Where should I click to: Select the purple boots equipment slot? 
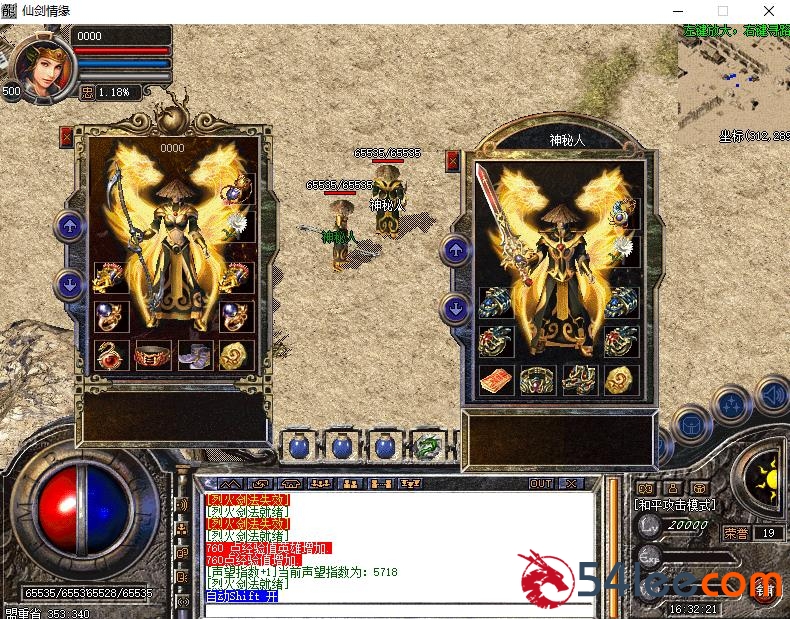195,355
